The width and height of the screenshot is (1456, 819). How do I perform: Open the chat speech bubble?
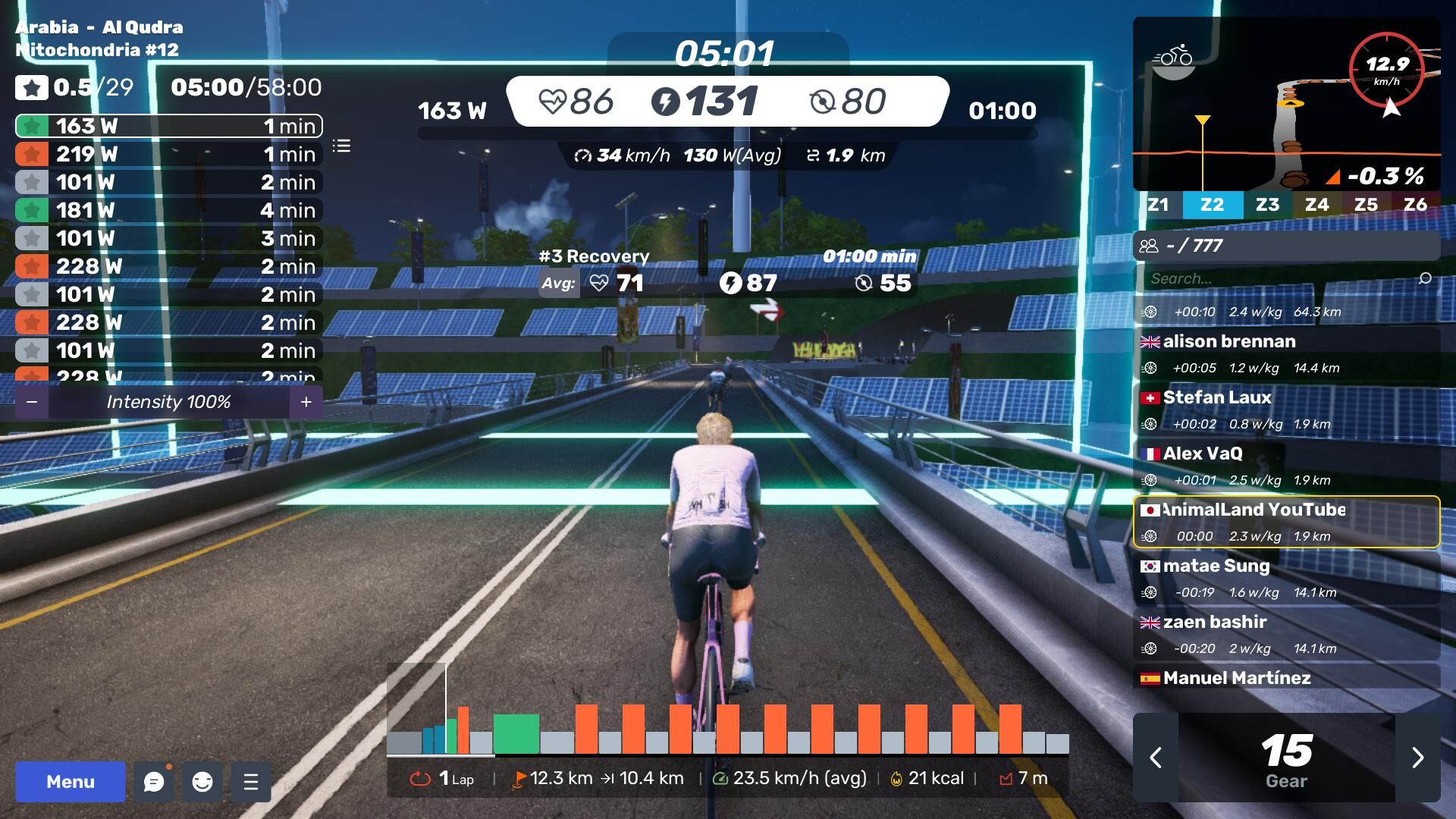click(x=154, y=781)
